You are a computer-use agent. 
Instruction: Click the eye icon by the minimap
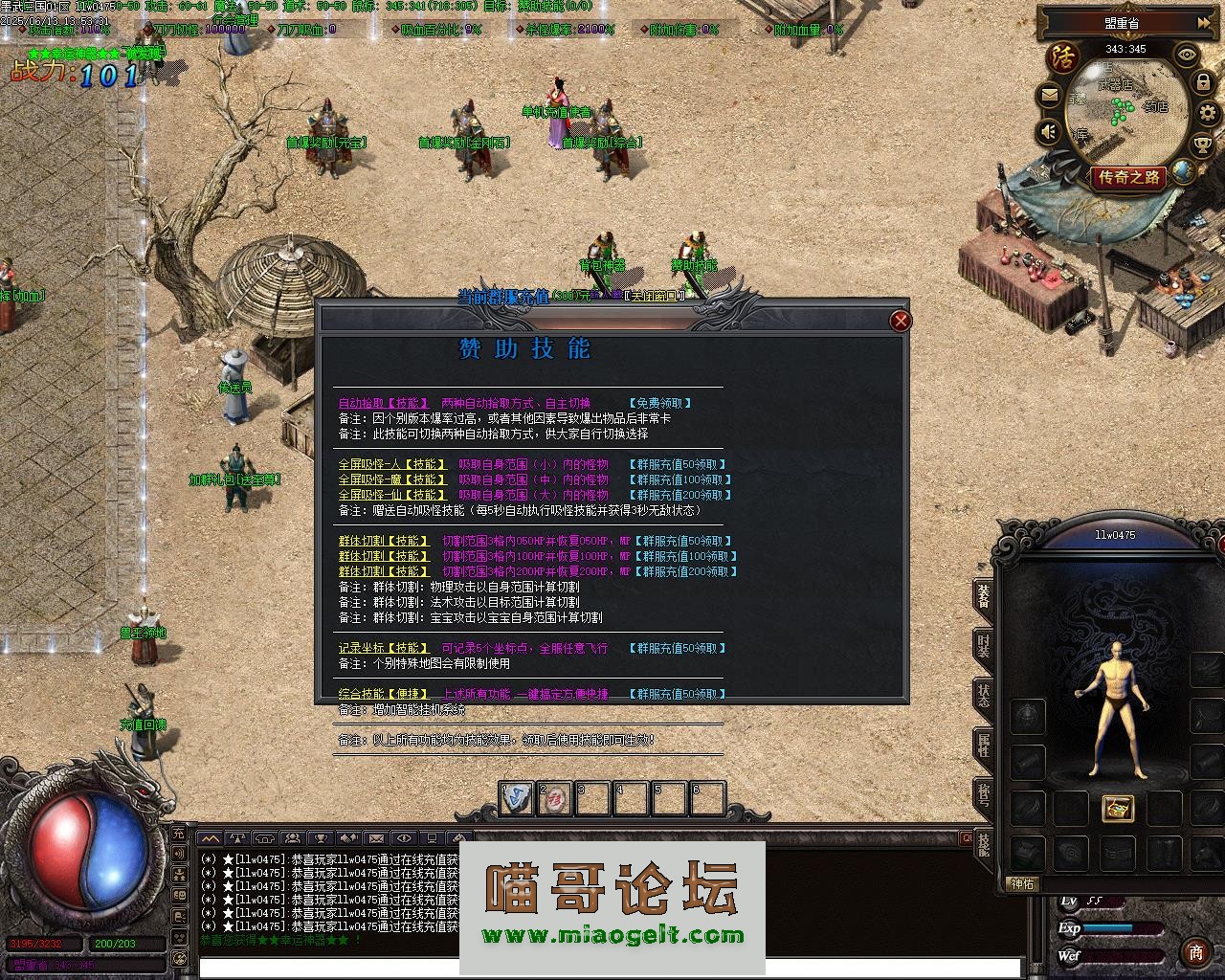click(1188, 55)
